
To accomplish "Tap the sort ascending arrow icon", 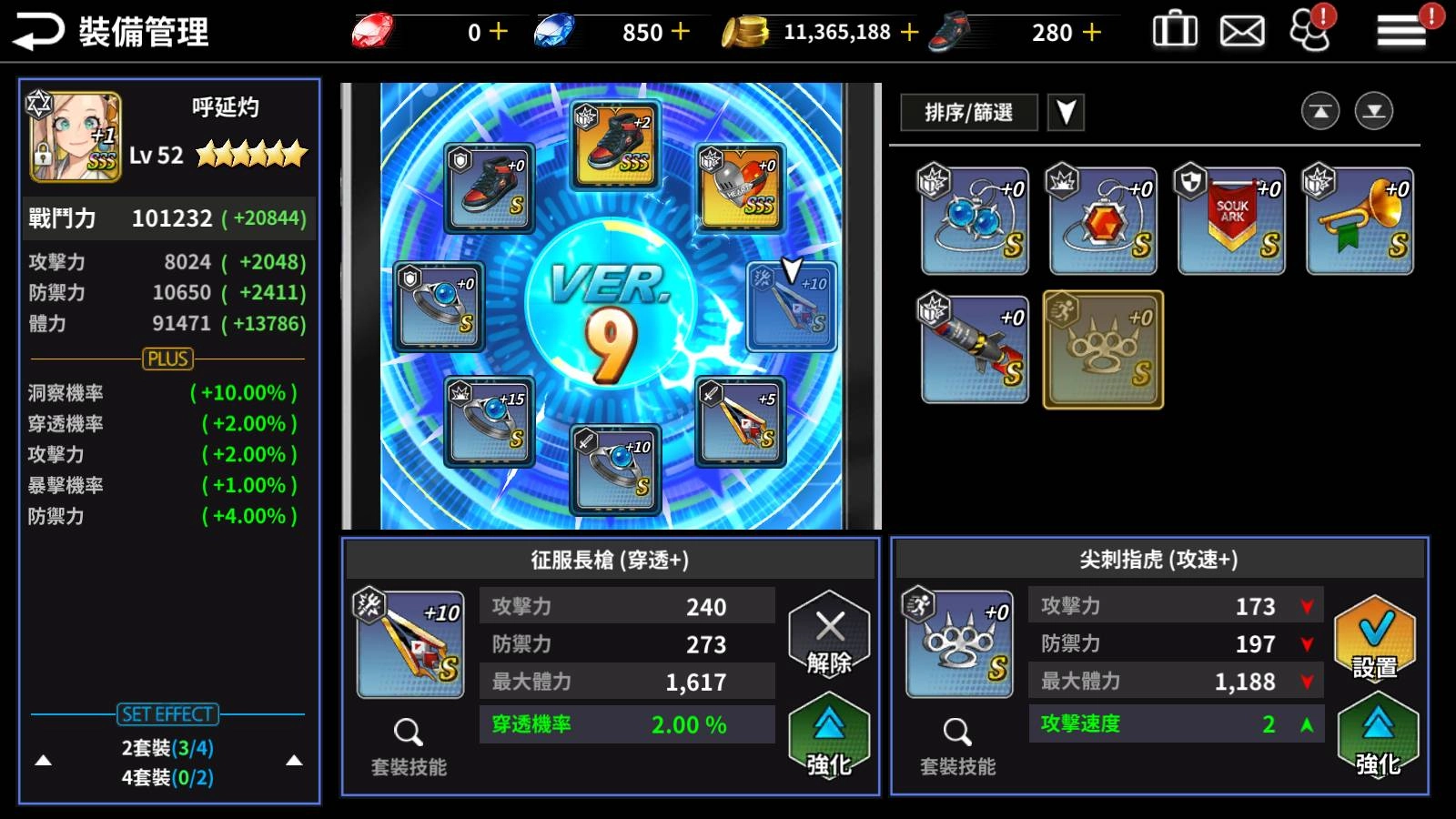I will [x=1320, y=111].
